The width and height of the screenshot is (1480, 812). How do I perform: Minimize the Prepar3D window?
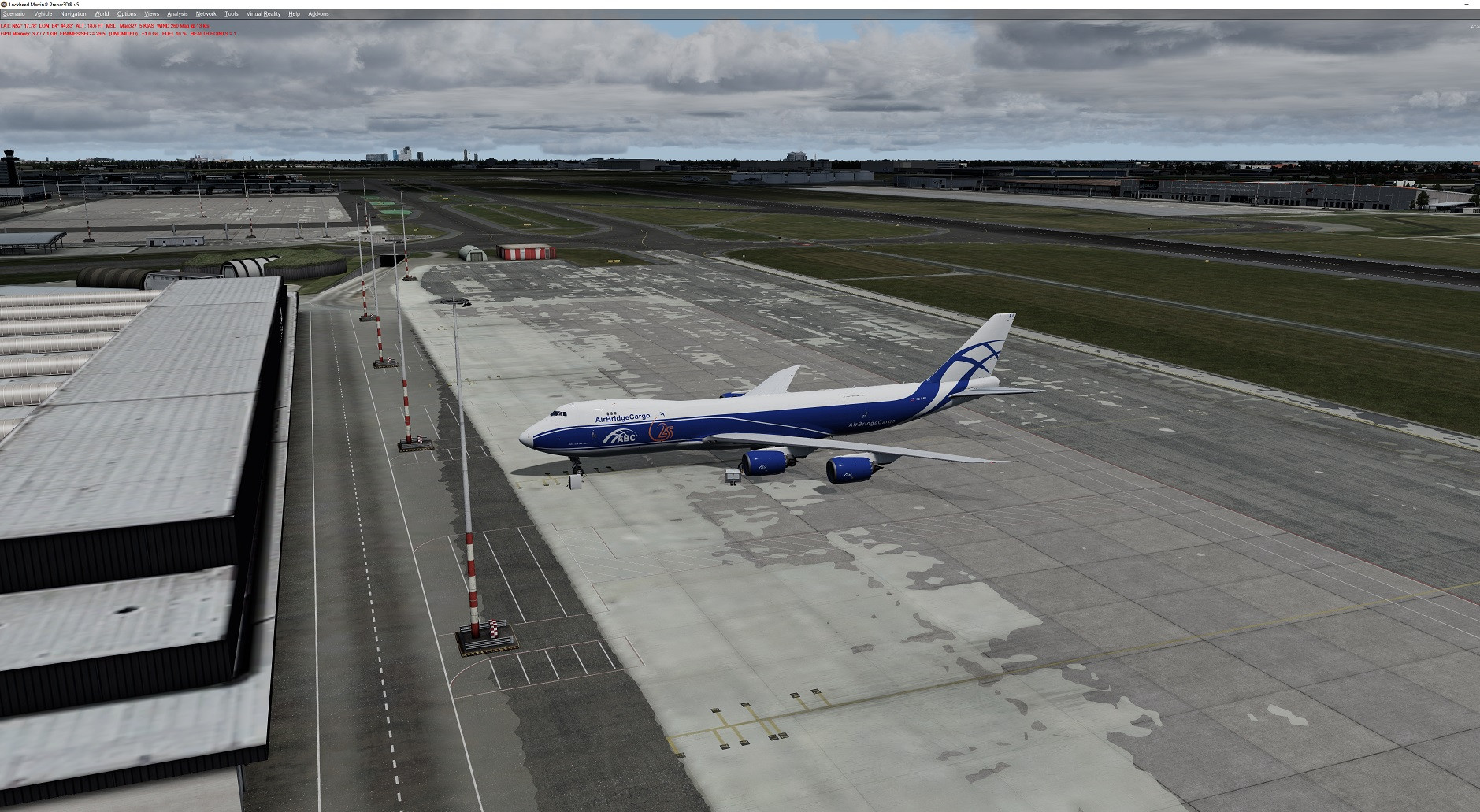coord(1465,5)
